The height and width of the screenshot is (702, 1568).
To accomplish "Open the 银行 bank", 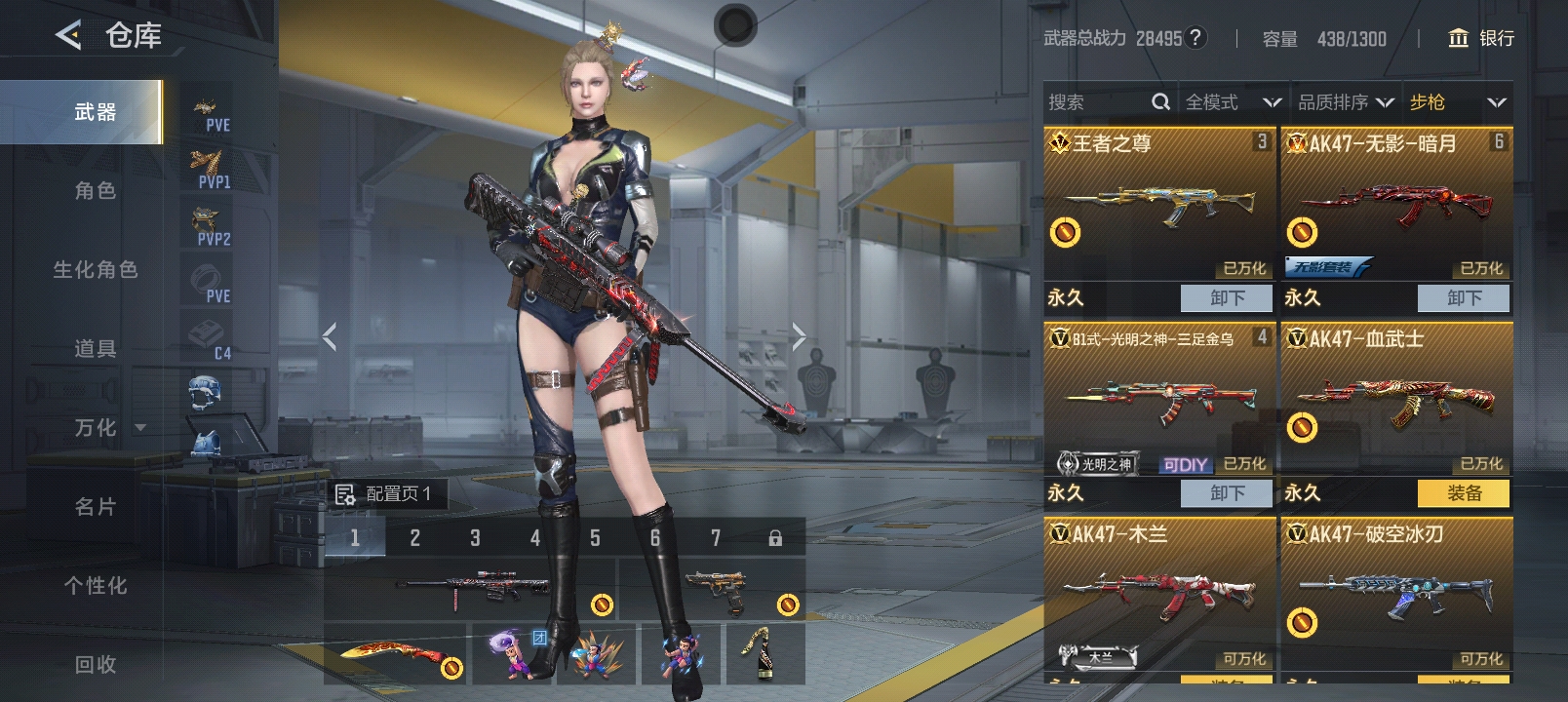I will pos(1482,38).
